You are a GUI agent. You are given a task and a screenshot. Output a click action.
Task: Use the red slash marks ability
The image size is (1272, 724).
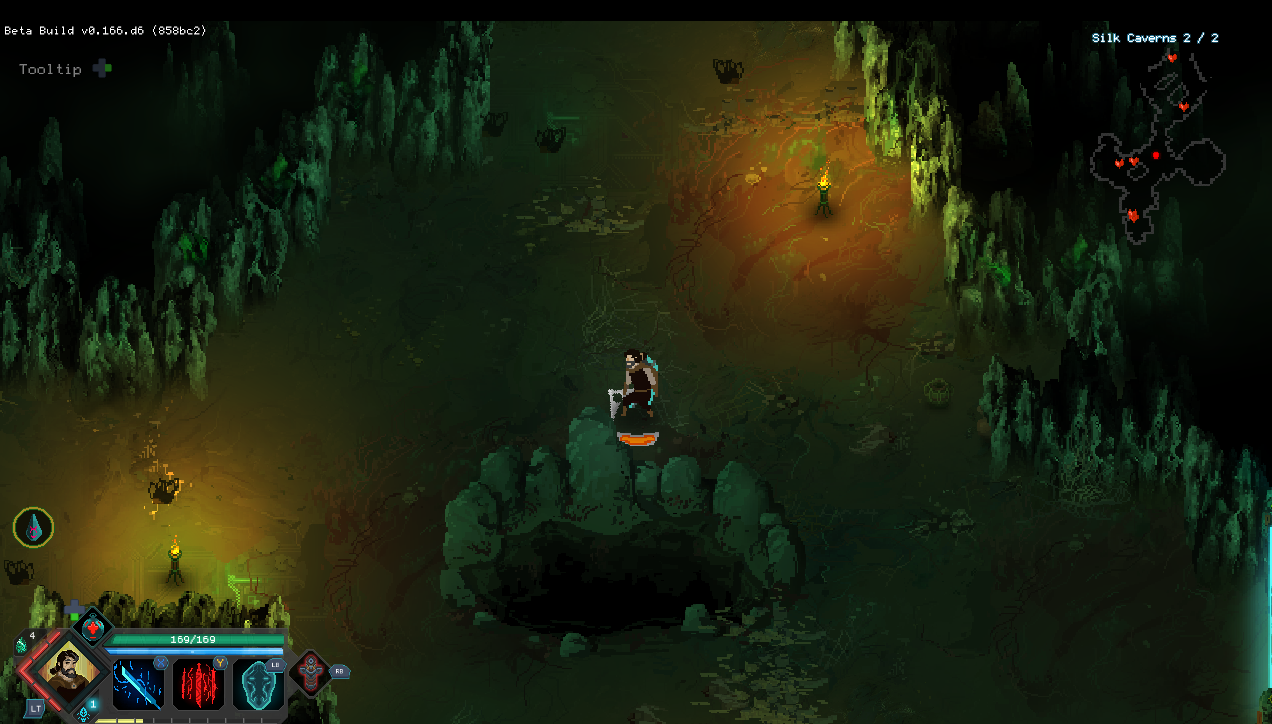(199, 683)
